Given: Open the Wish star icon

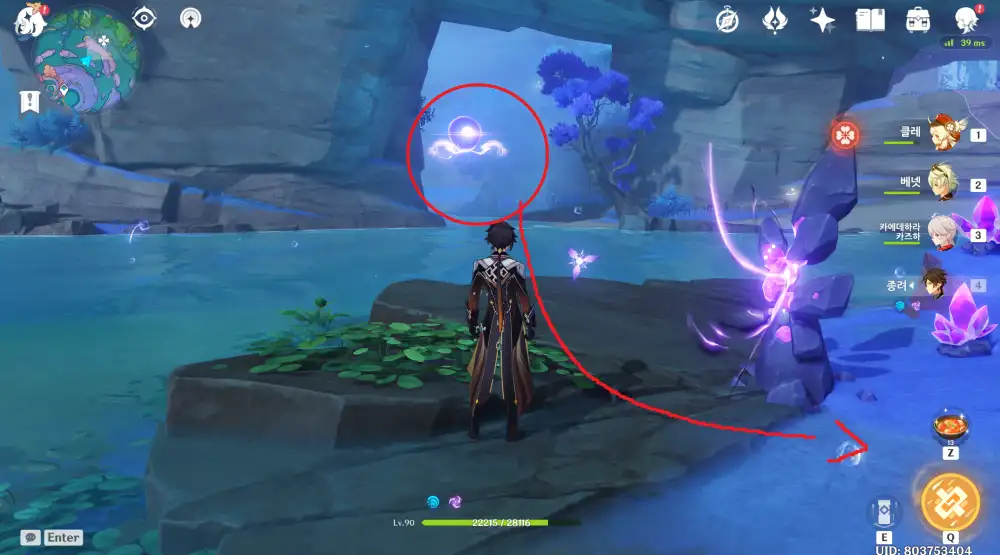Looking at the screenshot, I should (823, 20).
